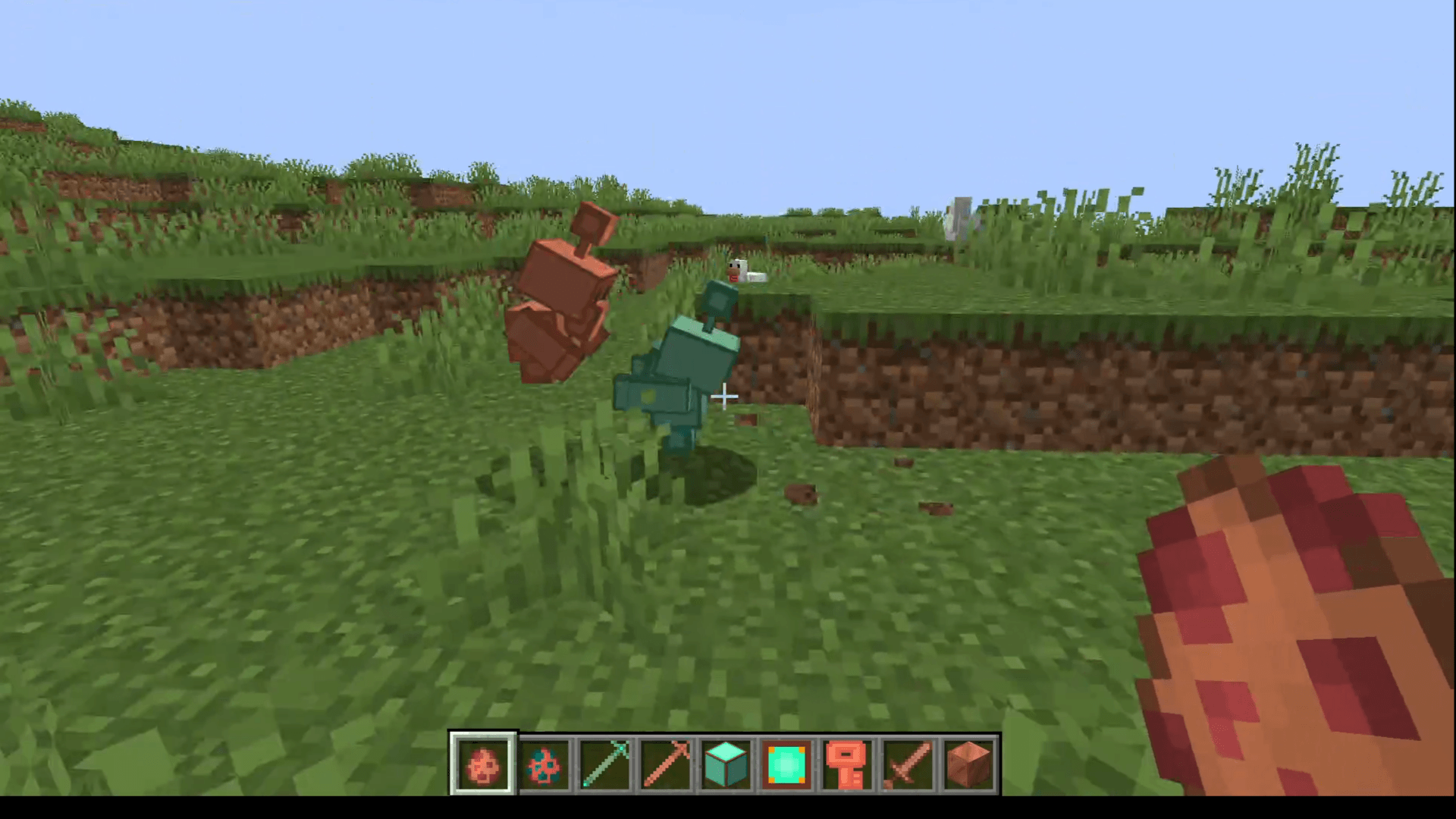Select the glowing teal framed item in the hotbar
The image size is (1456, 819).
pyautogui.click(x=786, y=764)
